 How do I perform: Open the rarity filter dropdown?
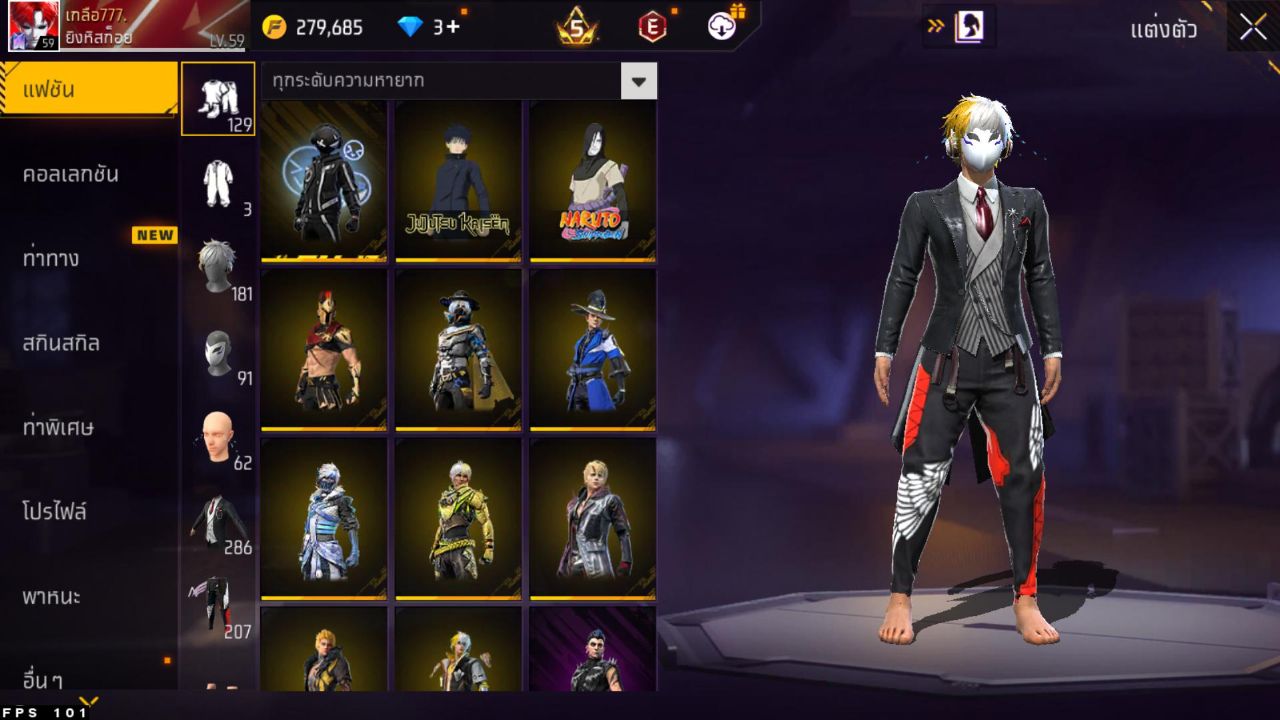tap(440, 81)
